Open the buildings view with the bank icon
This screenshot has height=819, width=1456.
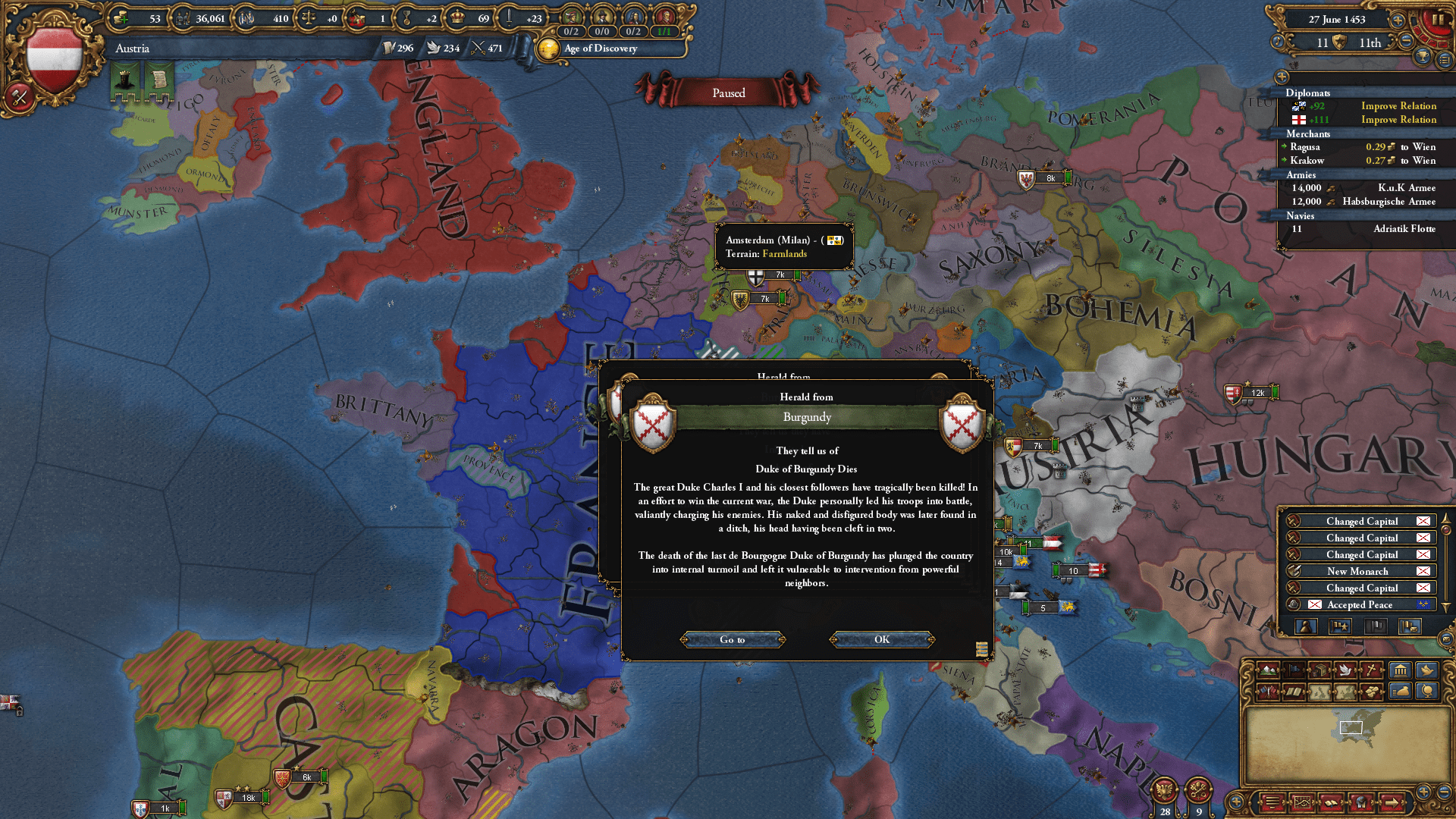(x=1401, y=670)
